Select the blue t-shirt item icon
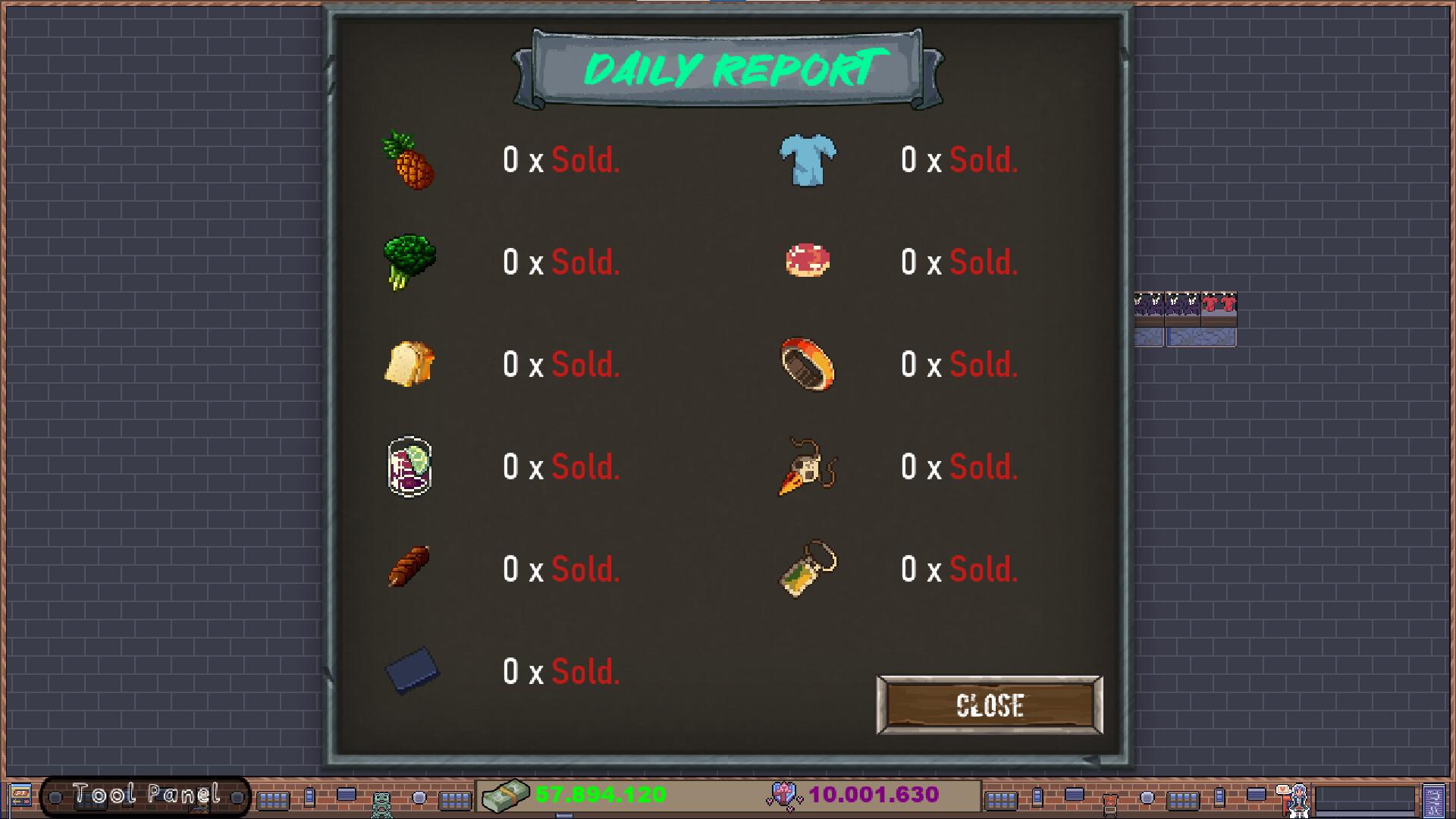1456x819 pixels. click(806, 159)
